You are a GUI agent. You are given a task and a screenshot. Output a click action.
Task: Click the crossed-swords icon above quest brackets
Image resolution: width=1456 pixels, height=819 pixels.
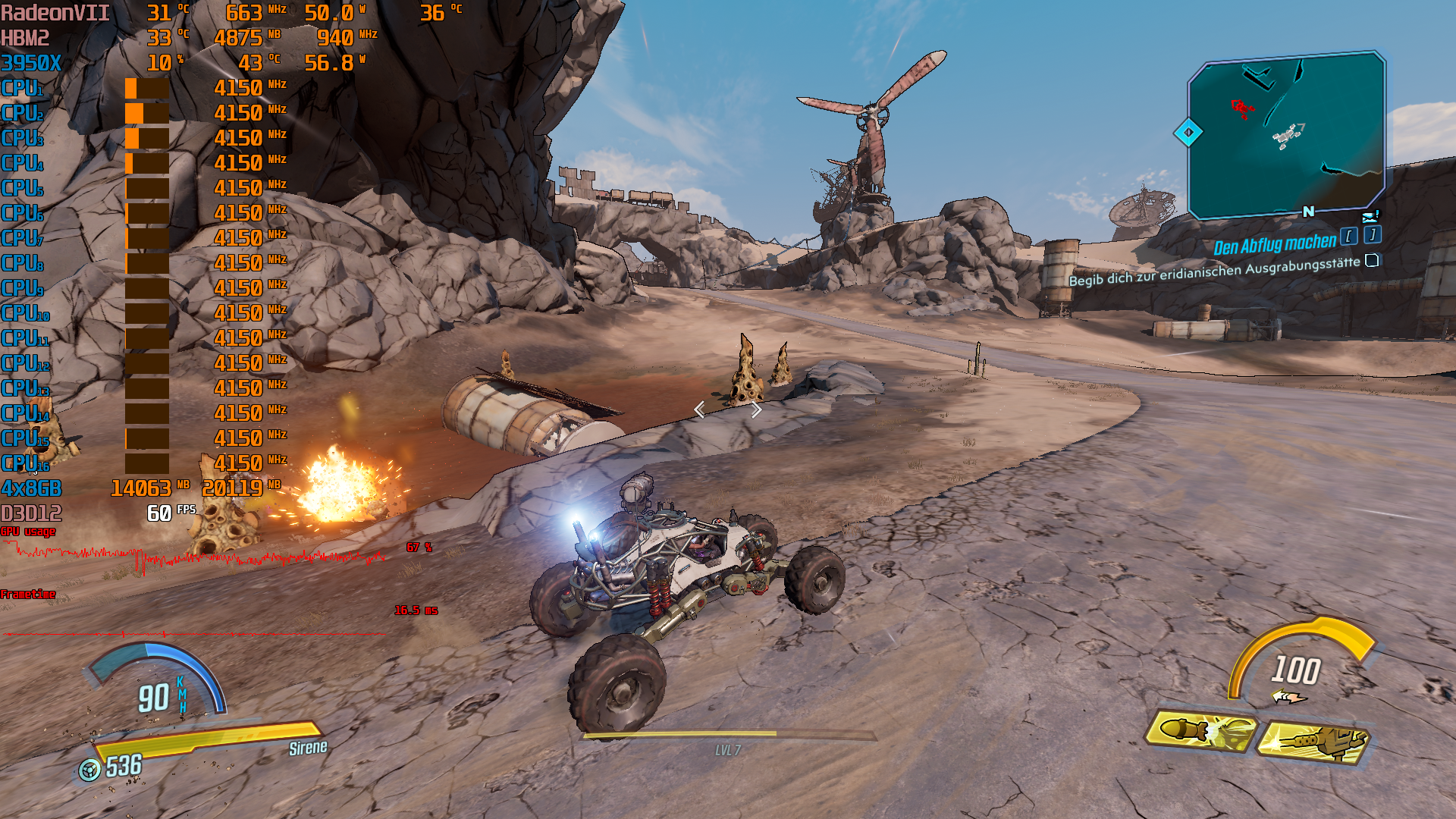(x=1369, y=218)
